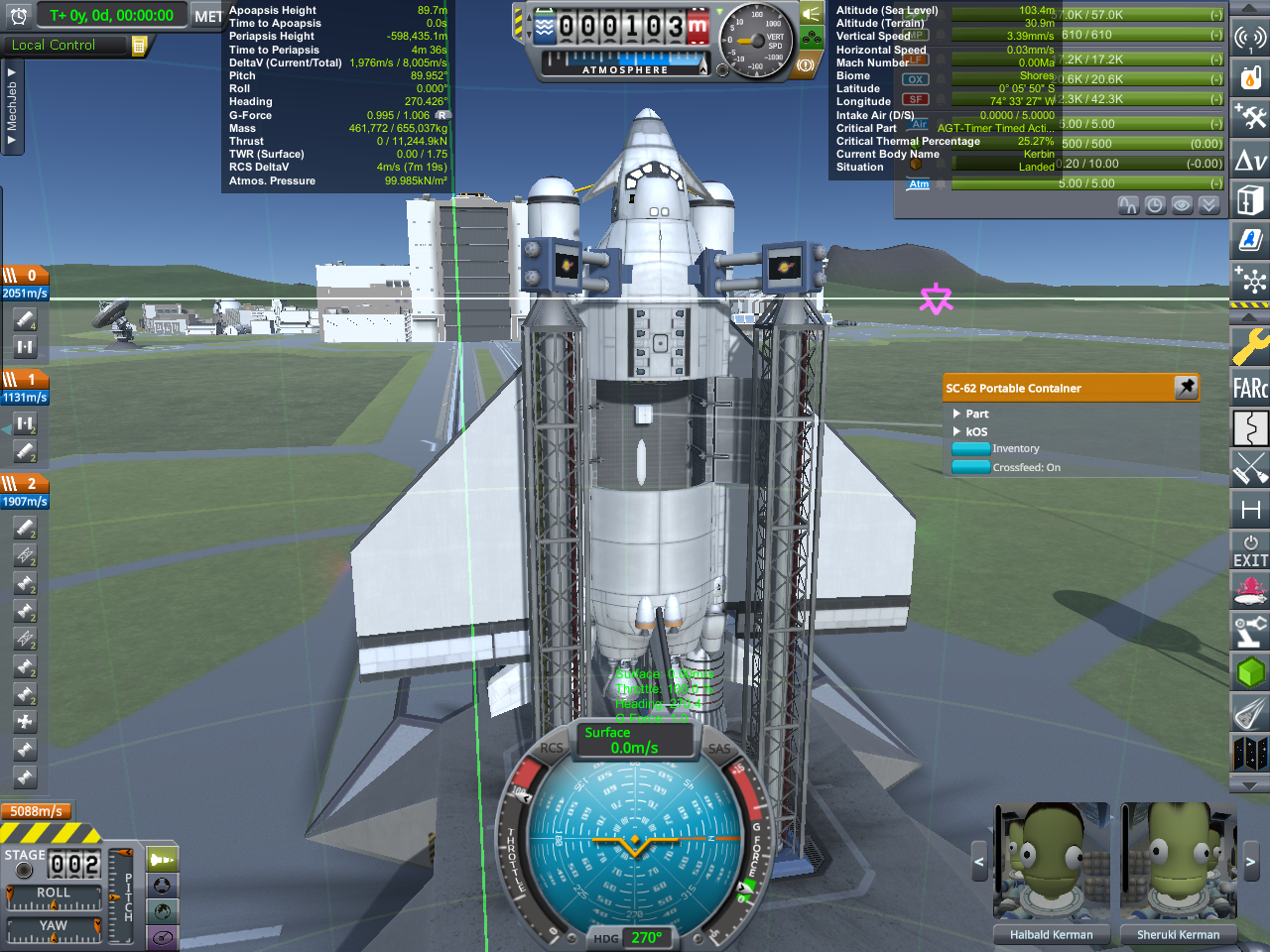Viewport: 1270px width, 952px height.
Task: Open the CommNet signal toolbar button
Action: tap(1250, 38)
